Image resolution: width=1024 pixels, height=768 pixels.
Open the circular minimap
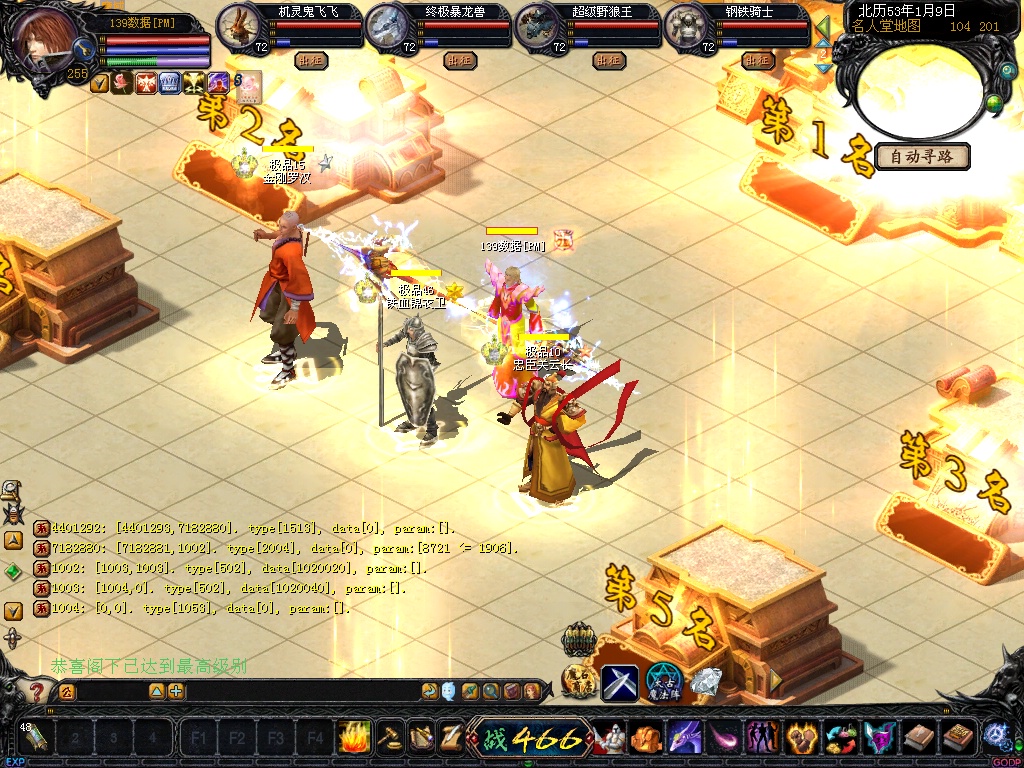920,90
